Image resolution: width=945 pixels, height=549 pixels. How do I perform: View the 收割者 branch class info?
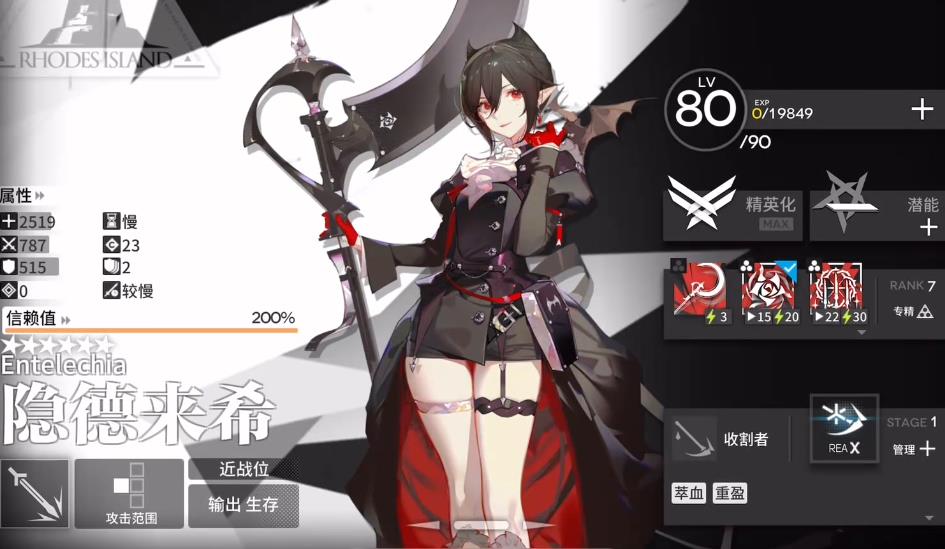tap(727, 439)
